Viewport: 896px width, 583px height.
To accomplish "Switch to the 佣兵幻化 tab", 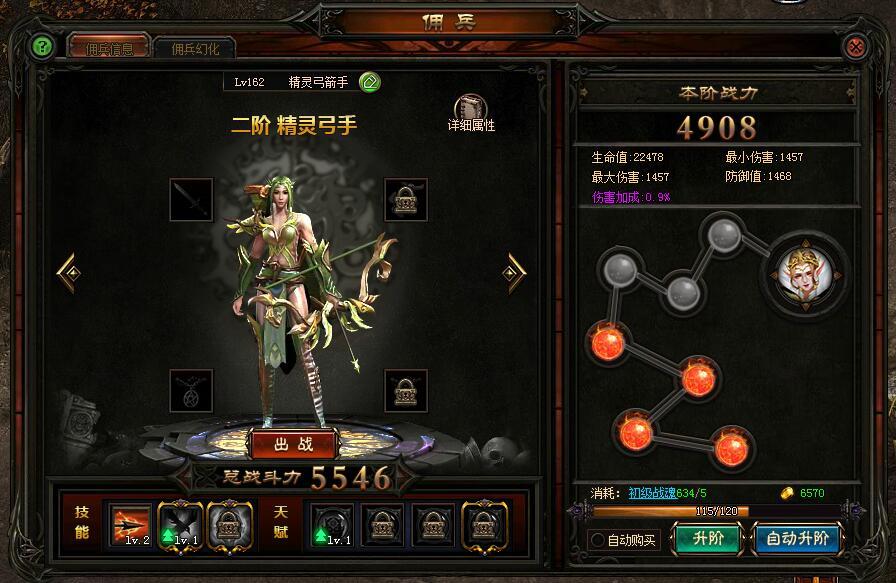I will pyautogui.click(x=195, y=48).
